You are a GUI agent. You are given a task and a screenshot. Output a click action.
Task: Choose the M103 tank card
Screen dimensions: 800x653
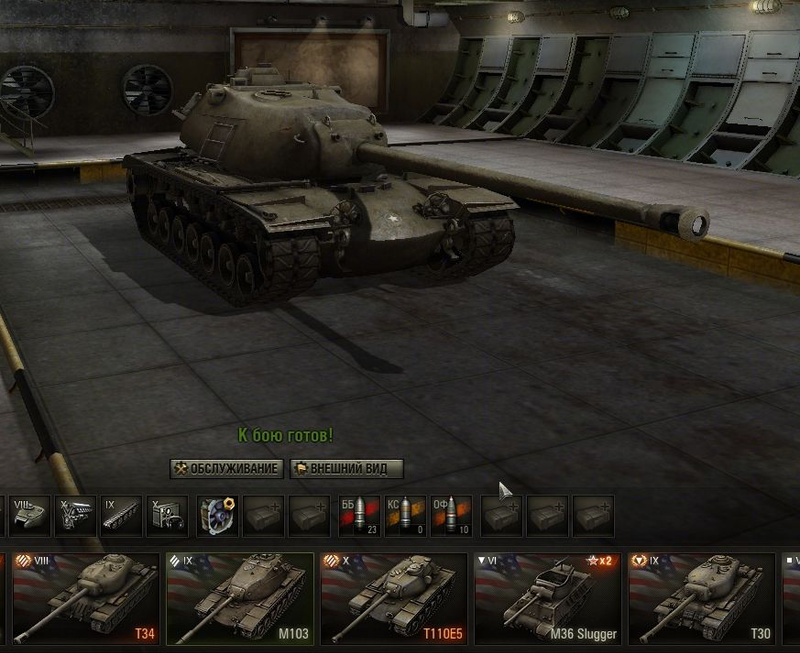tap(240, 599)
